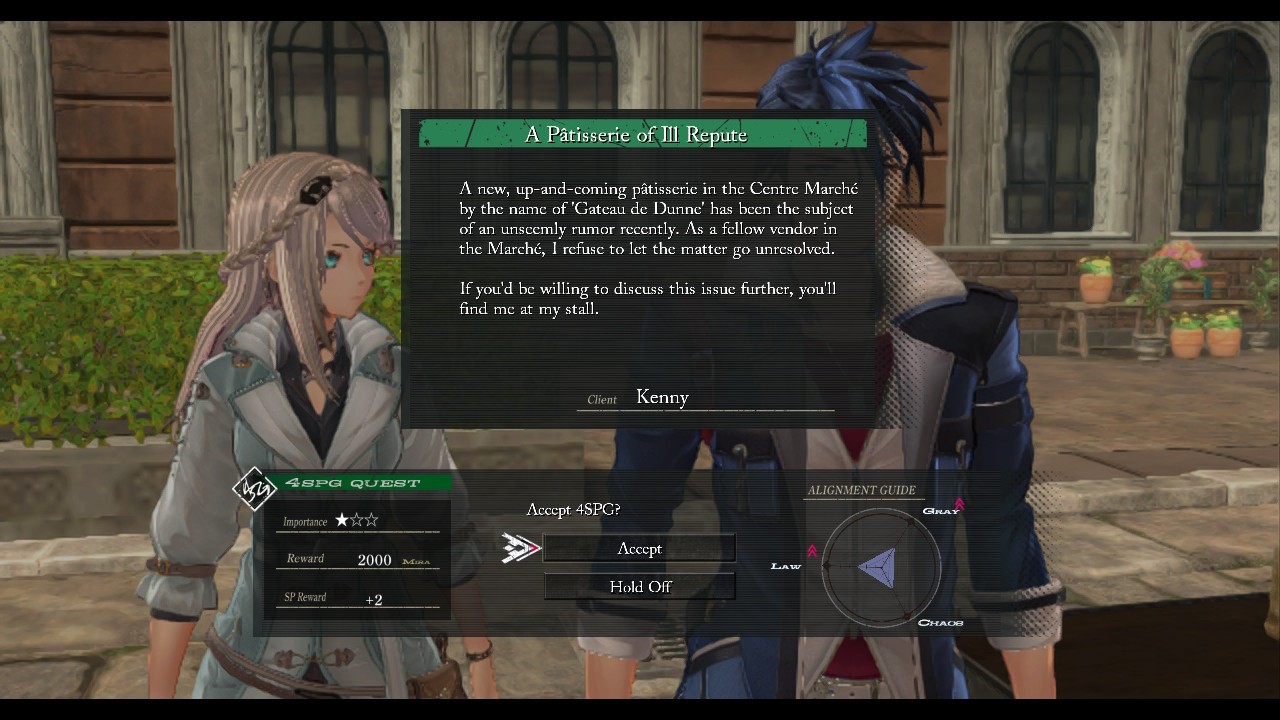This screenshot has height=720, width=1280.
Task: Accept the 4SPG quest
Action: (x=639, y=548)
